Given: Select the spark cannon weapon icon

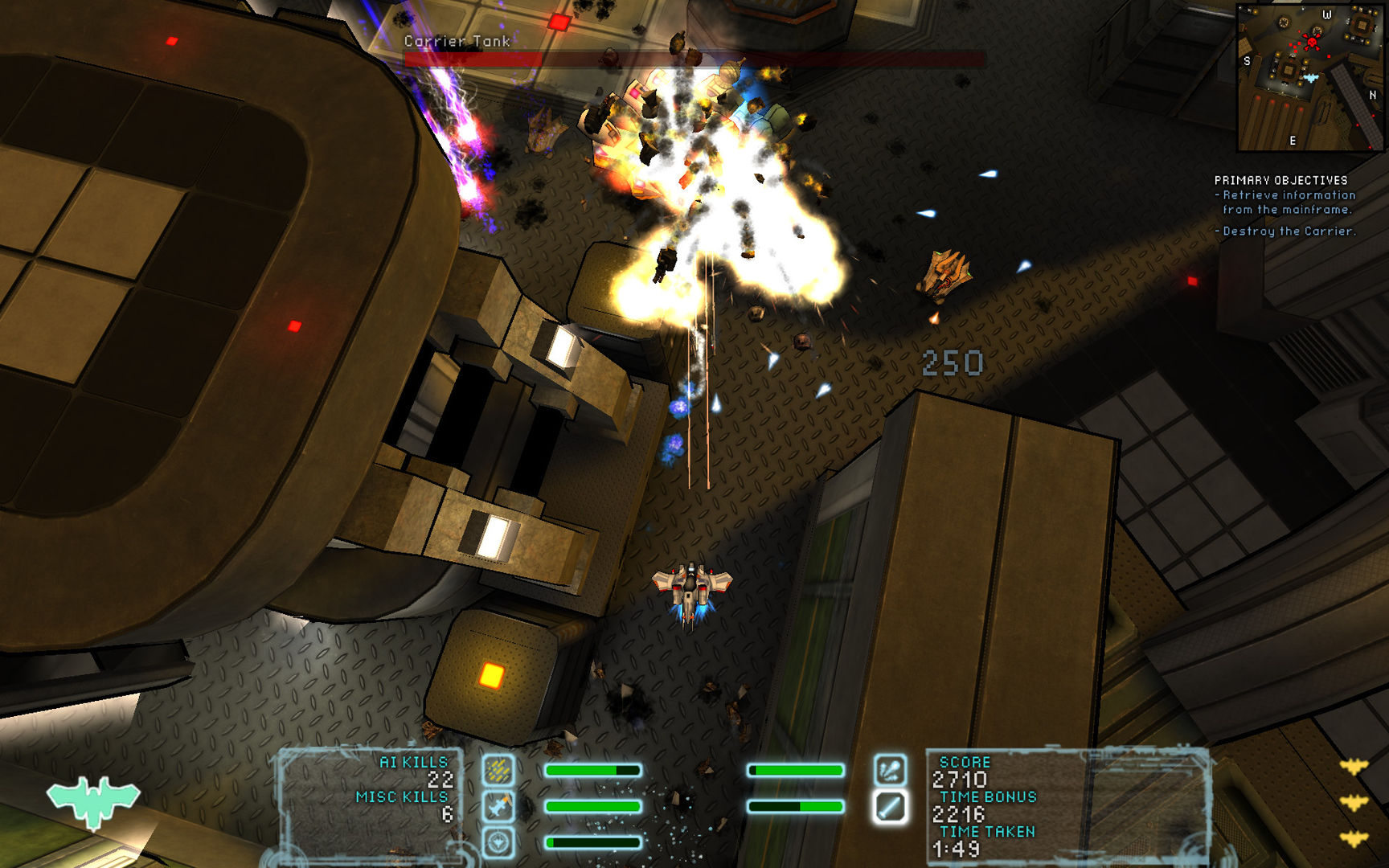Looking at the screenshot, I should (x=890, y=770).
